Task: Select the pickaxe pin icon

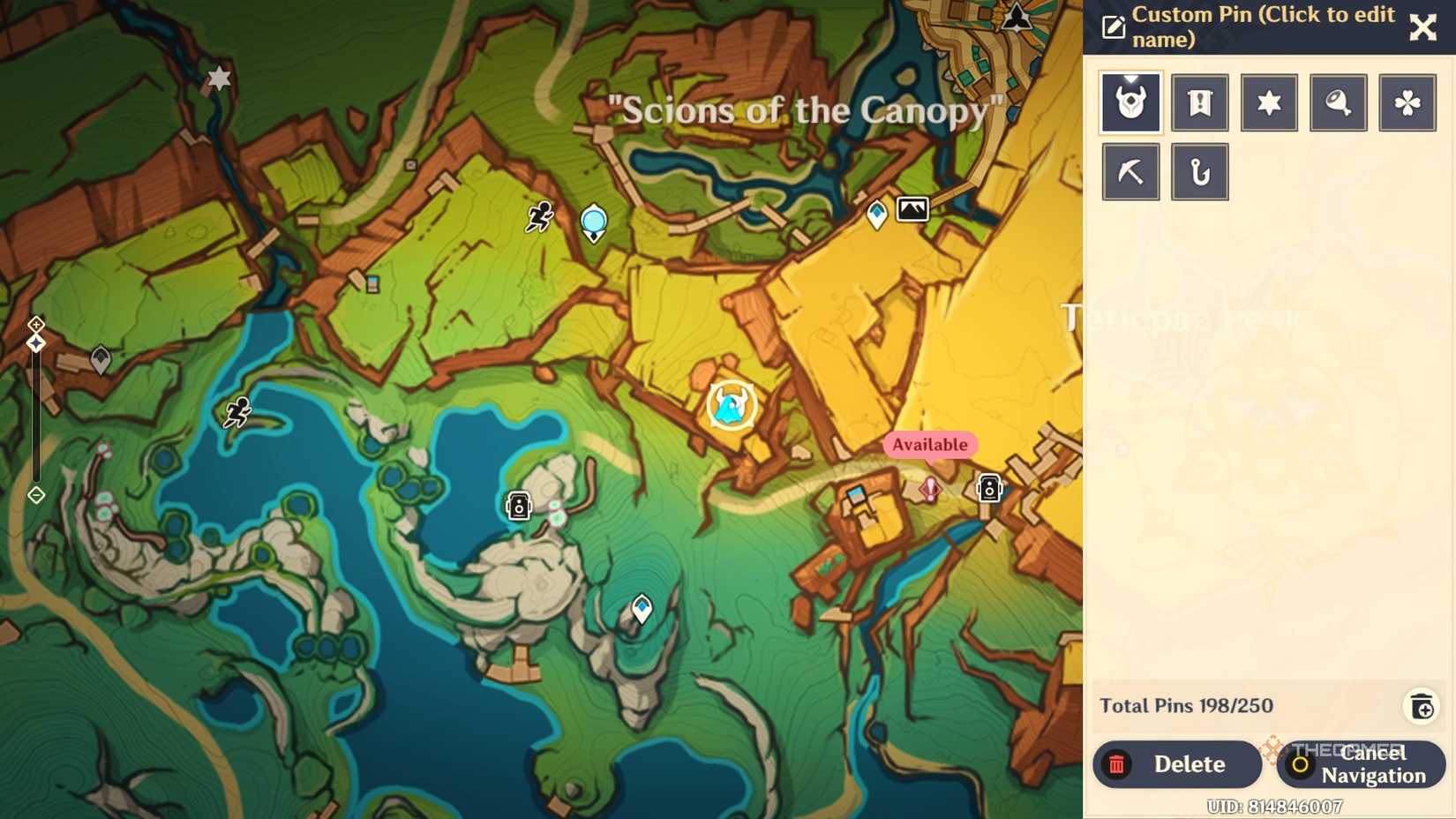Action: (1130, 171)
